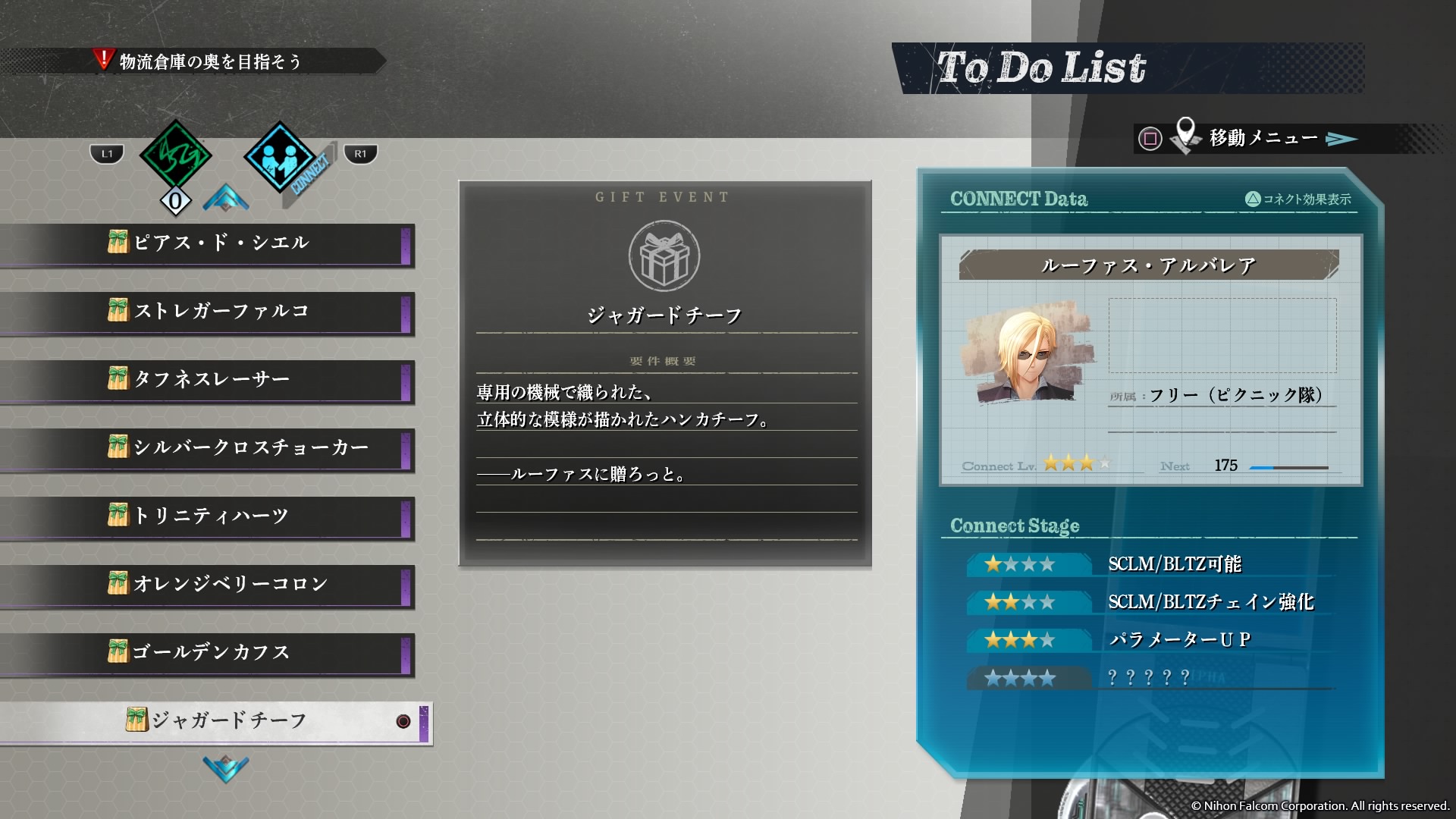This screenshot has height=819, width=1456.
Task: Click the gift box icon in event panel
Action: click(664, 256)
